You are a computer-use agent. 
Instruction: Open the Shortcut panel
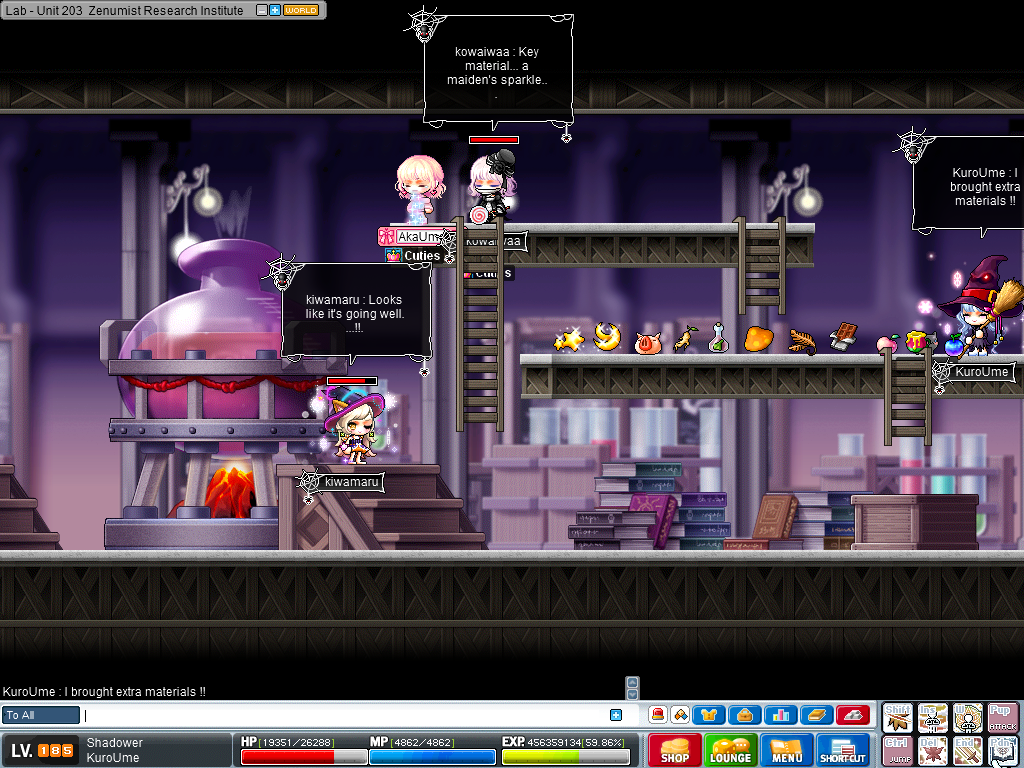843,750
